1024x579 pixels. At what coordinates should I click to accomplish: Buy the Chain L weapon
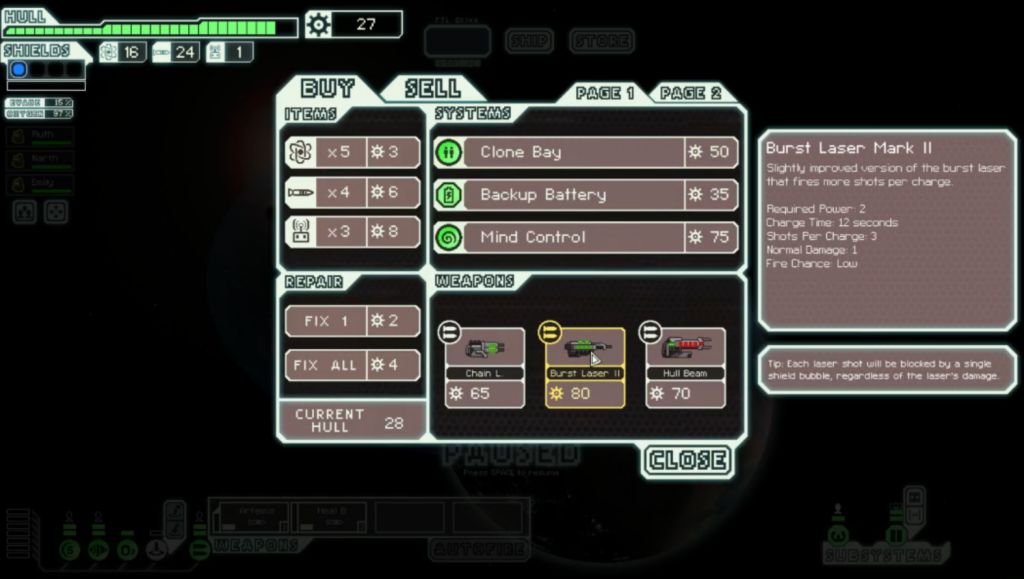click(x=484, y=367)
